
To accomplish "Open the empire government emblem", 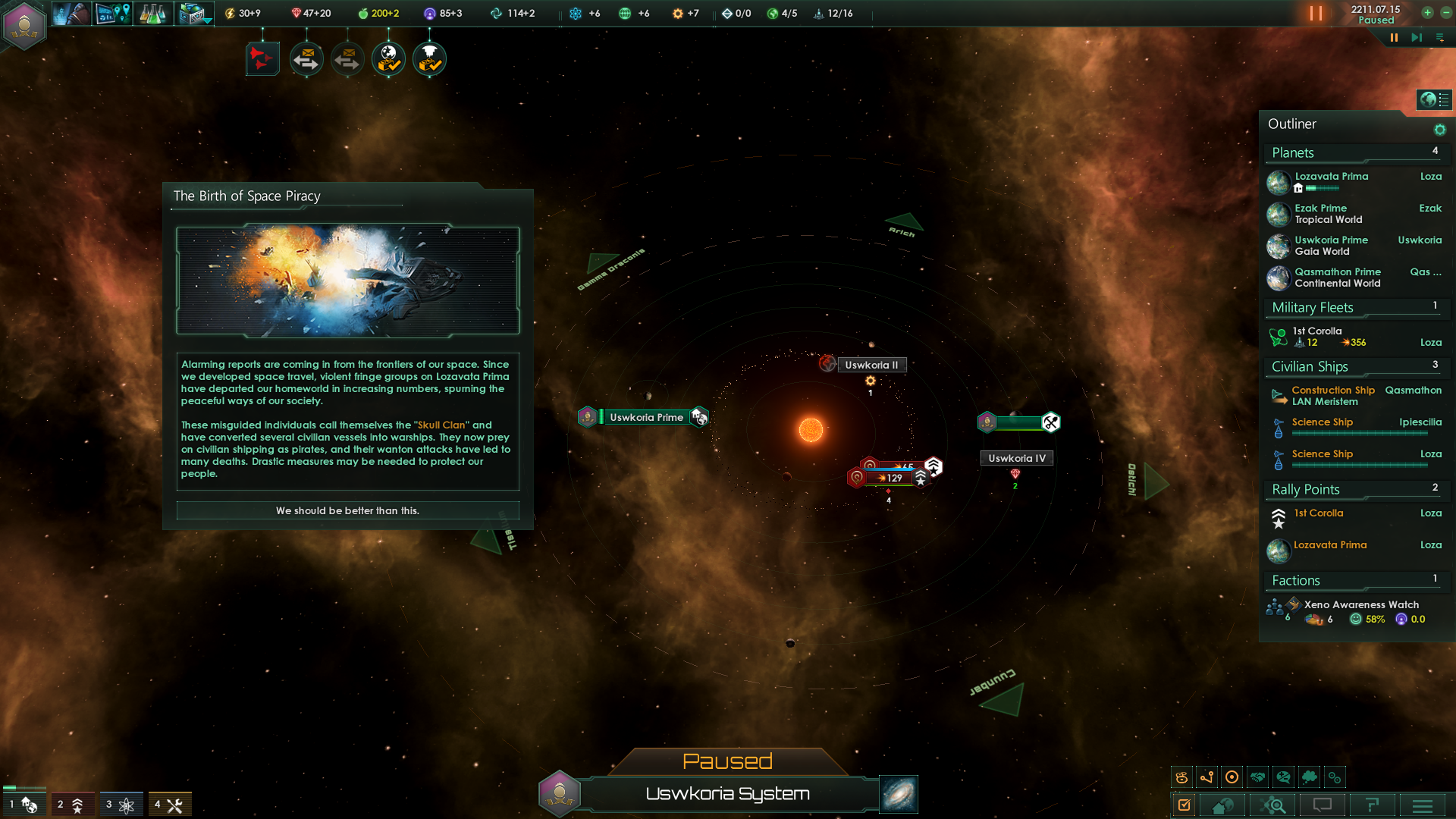I will [24, 24].
